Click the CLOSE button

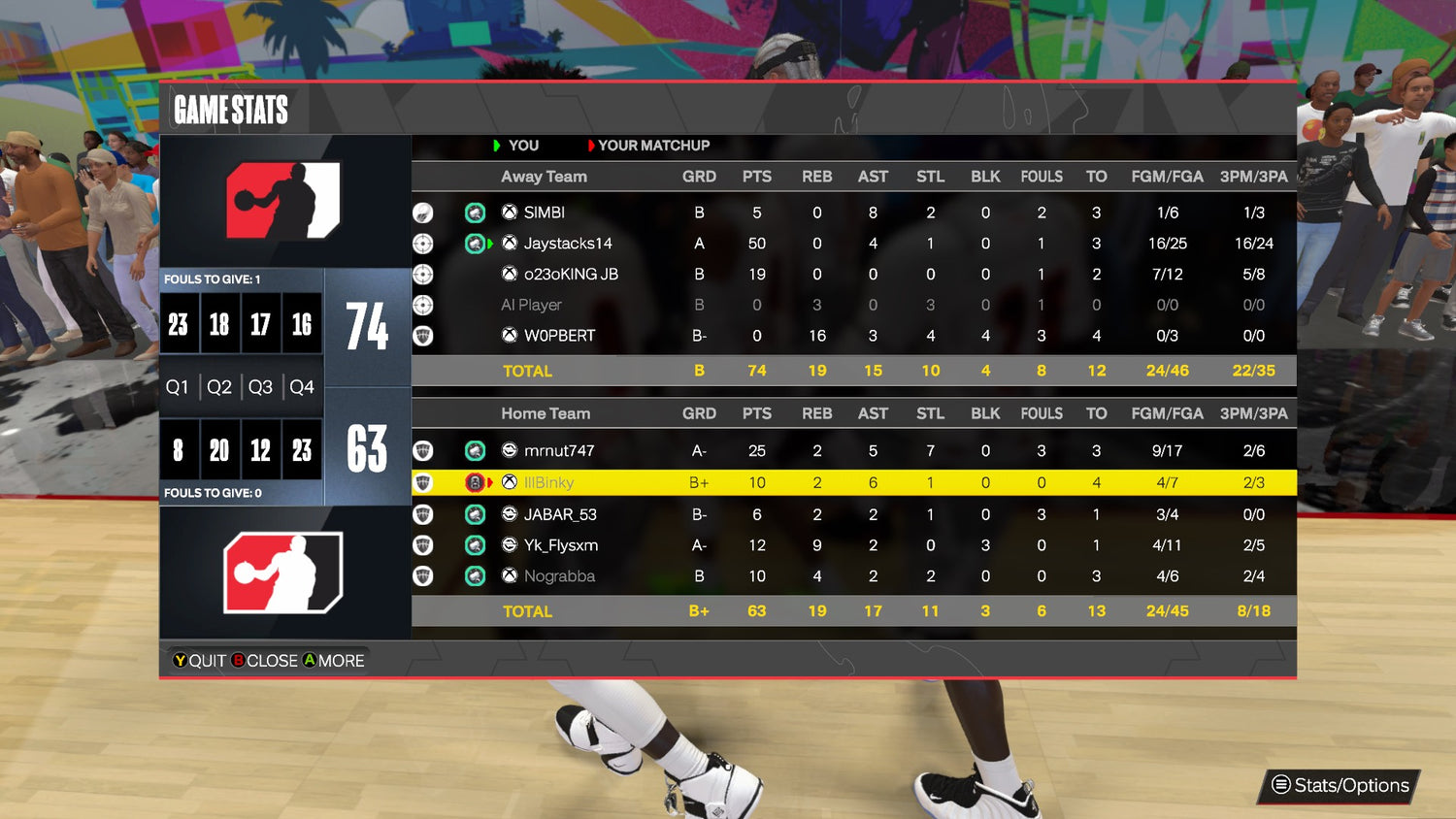pos(265,661)
